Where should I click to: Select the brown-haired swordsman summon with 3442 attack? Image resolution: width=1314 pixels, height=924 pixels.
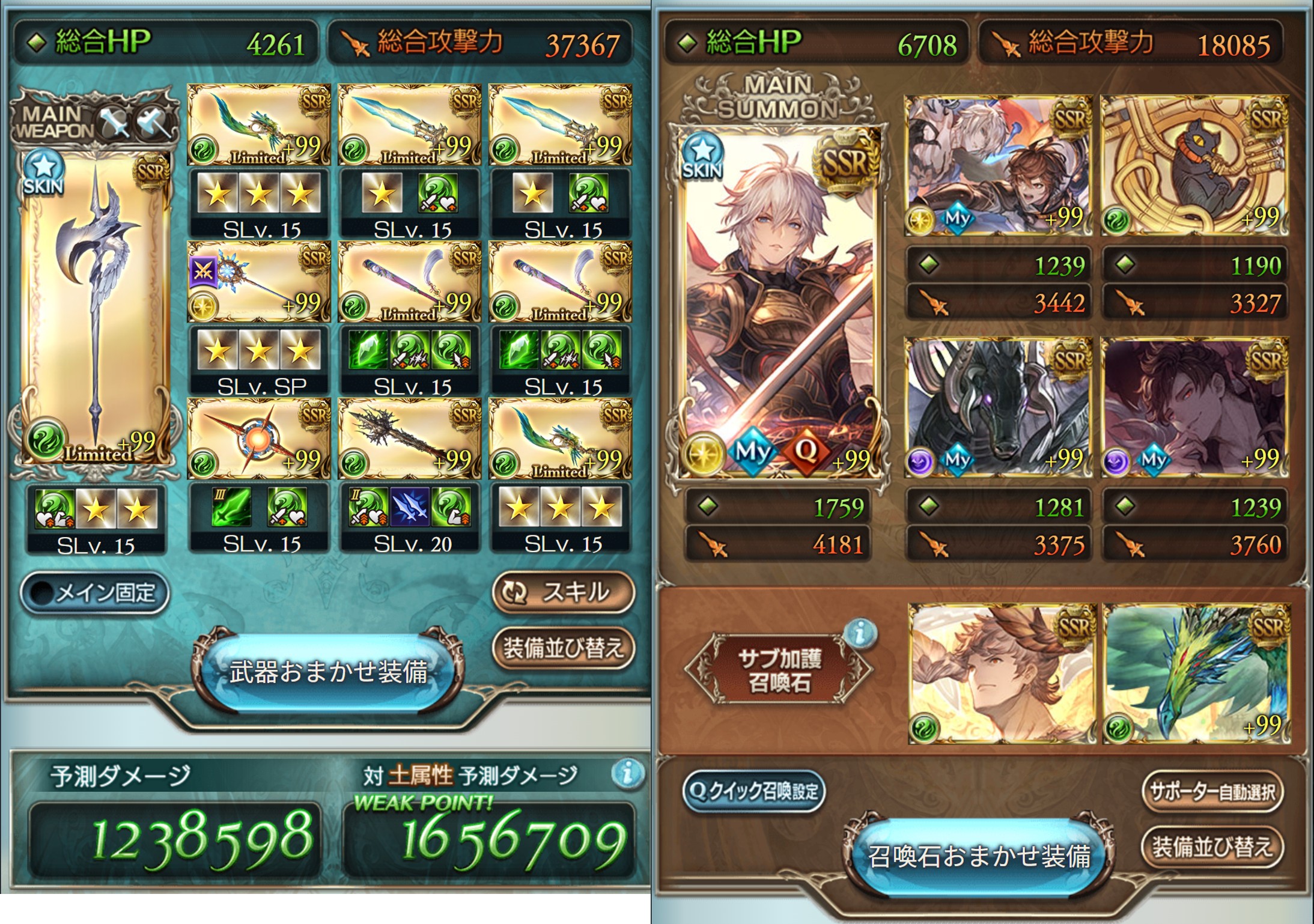[x=998, y=165]
